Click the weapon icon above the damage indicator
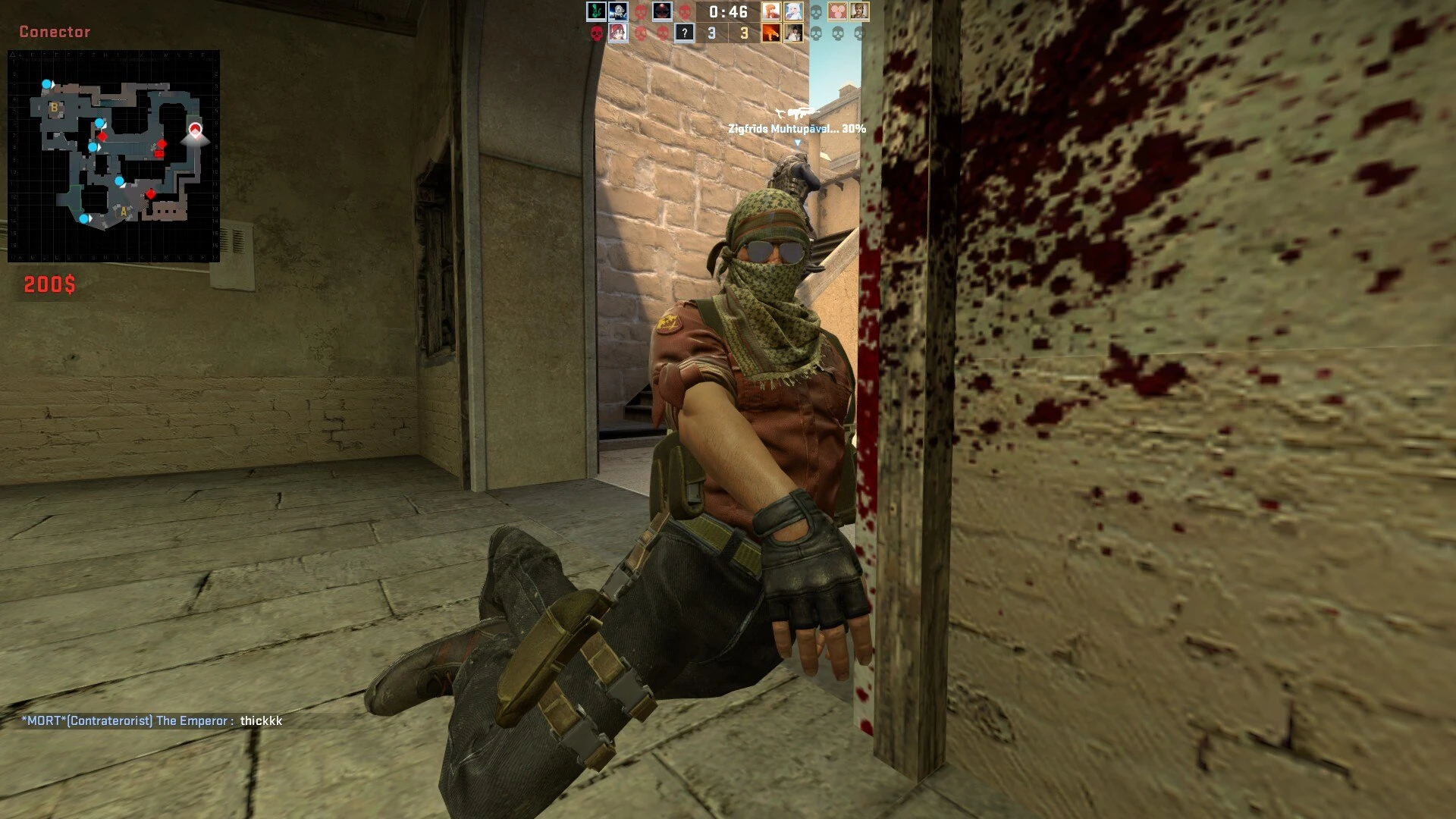This screenshot has width=1456, height=819. point(799,112)
